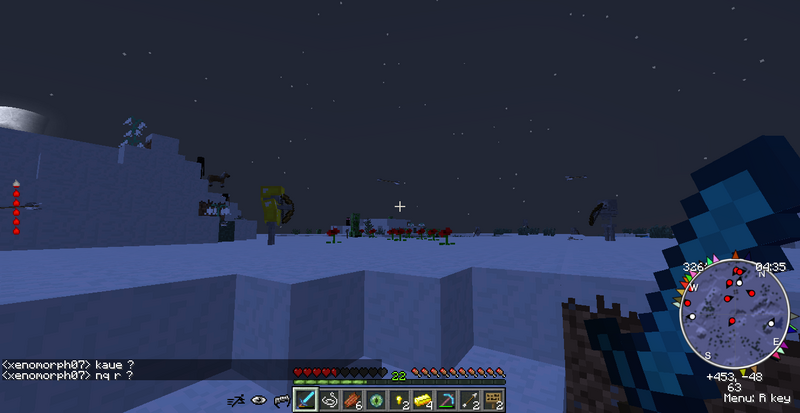The height and width of the screenshot is (413, 800).
Task: Choose the slot with six reddish-brown items
Action: pos(353,400)
